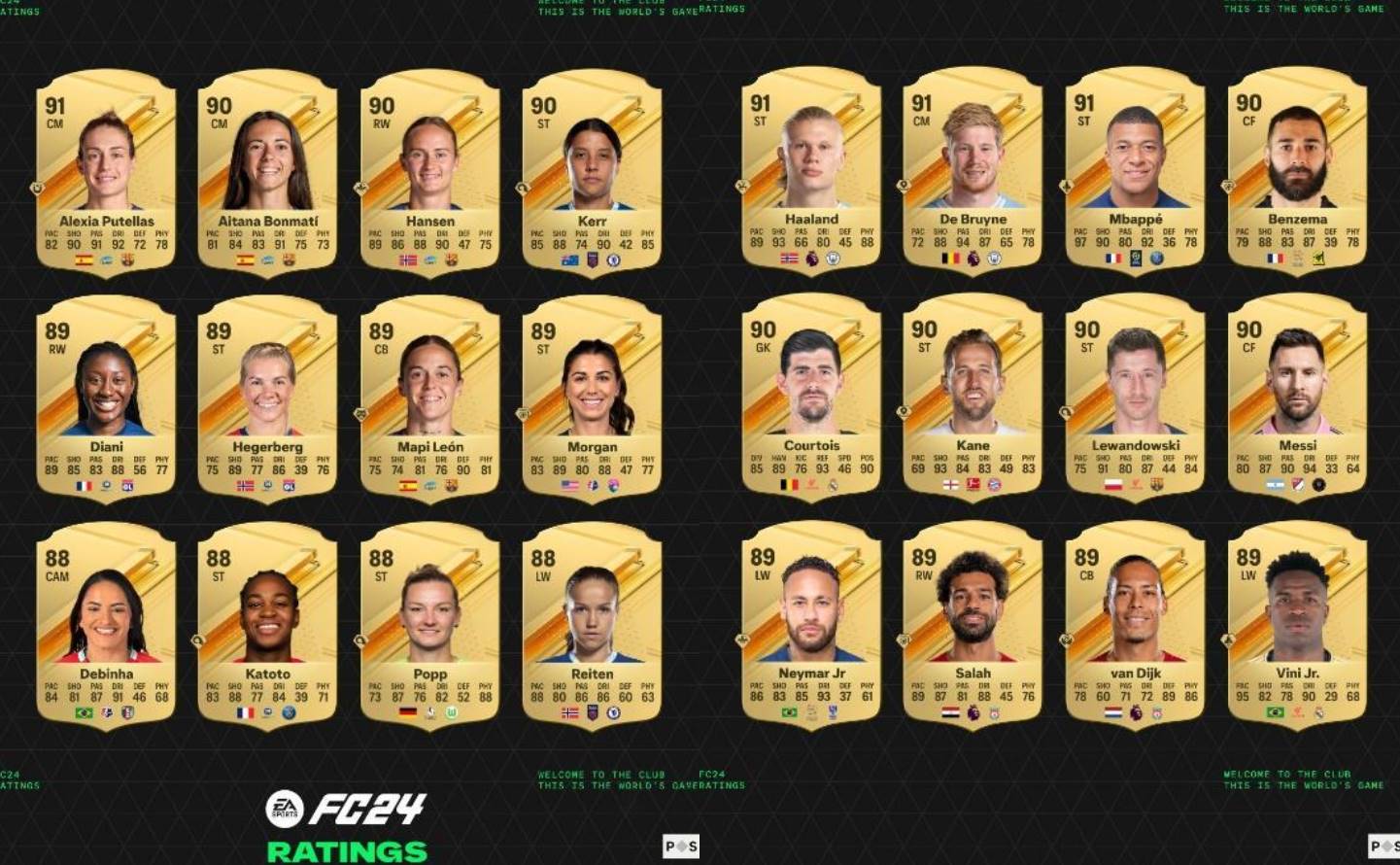Select the Haaland 91 ST card
The height and width of the screenshot is (865, 1400).
811,172
